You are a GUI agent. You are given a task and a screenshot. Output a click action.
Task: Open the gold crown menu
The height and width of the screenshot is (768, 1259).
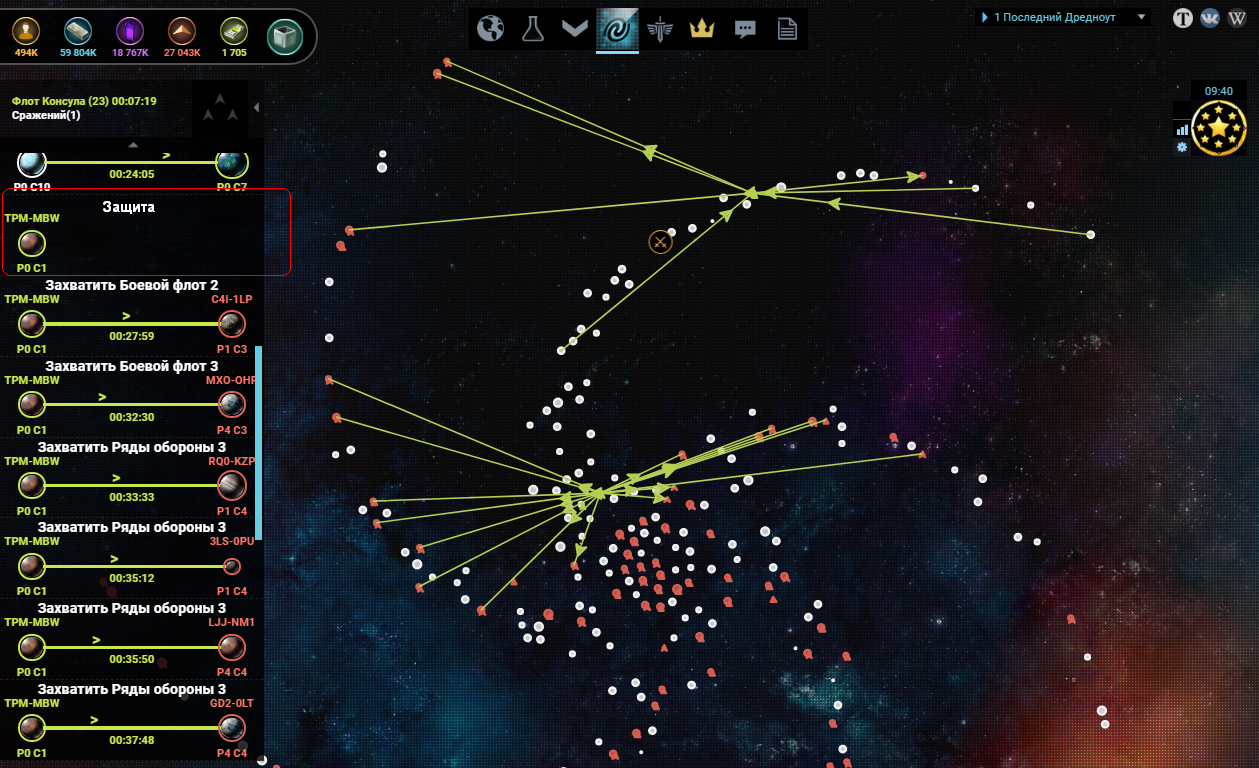(x=703, y=29)
